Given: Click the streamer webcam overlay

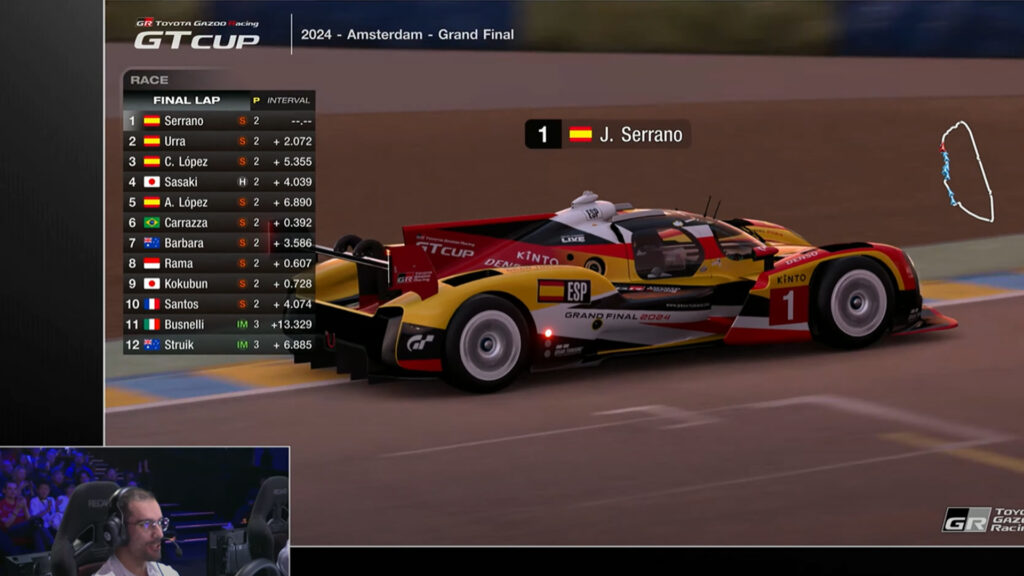Looking at the screenshot, I should click(x=145, y=511).
